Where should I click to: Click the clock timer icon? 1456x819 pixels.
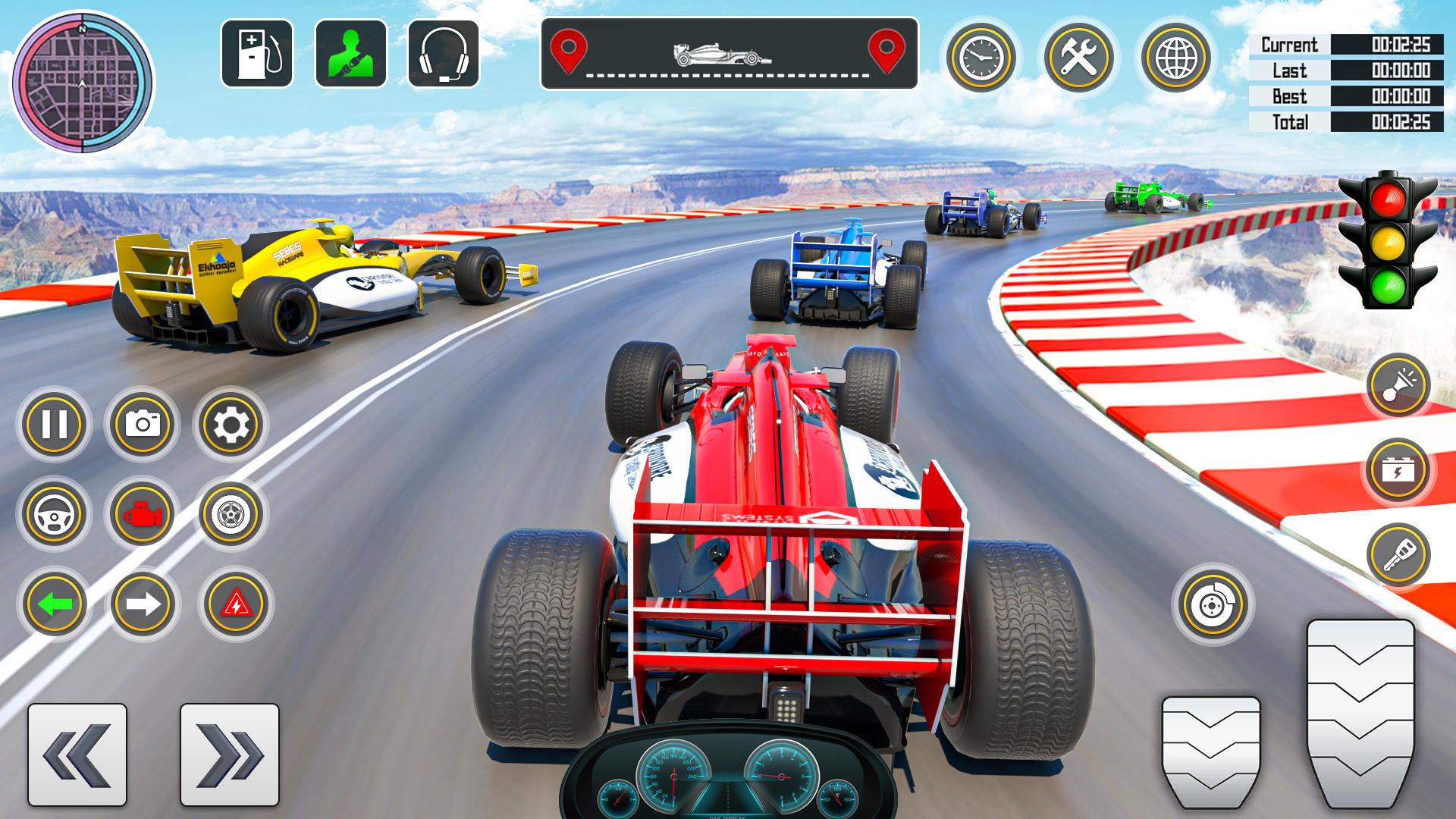980,57
